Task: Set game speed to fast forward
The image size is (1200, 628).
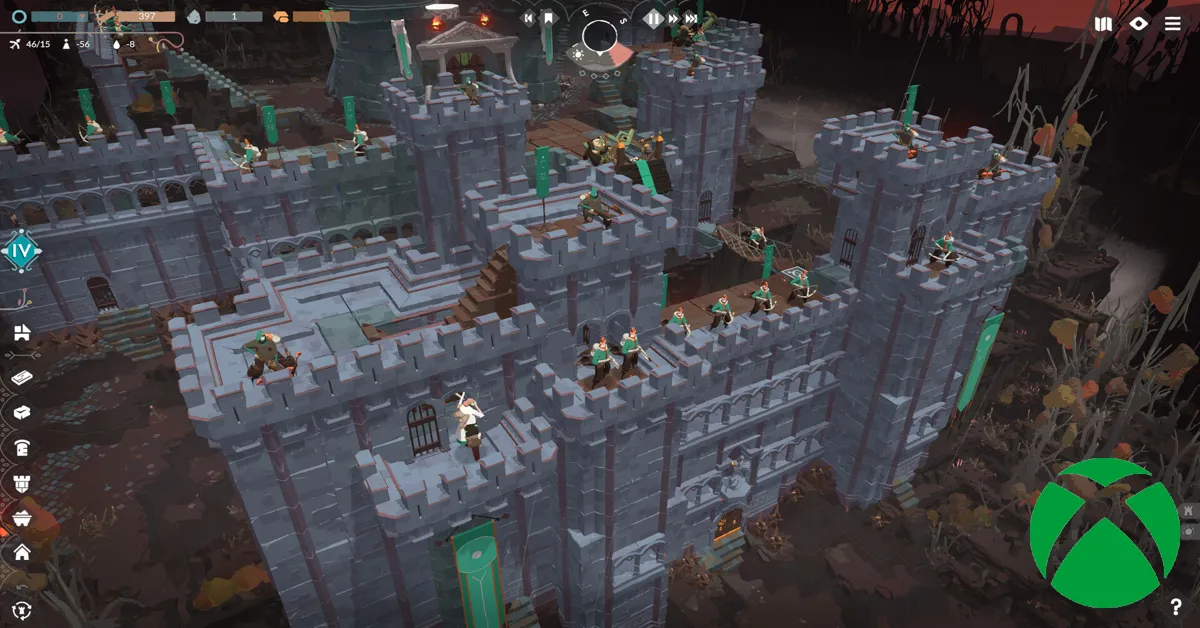Action: (673, 18)
